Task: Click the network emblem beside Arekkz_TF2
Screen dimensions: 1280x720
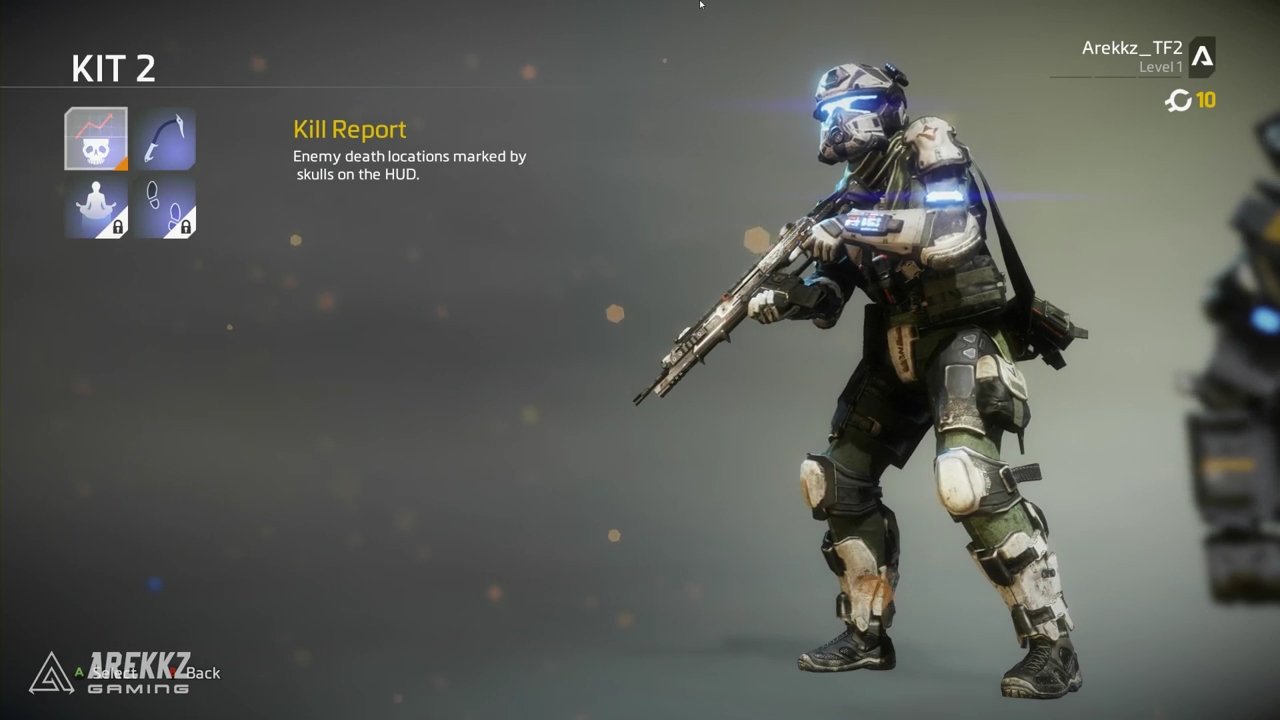Action: (x=1203, y=57)
